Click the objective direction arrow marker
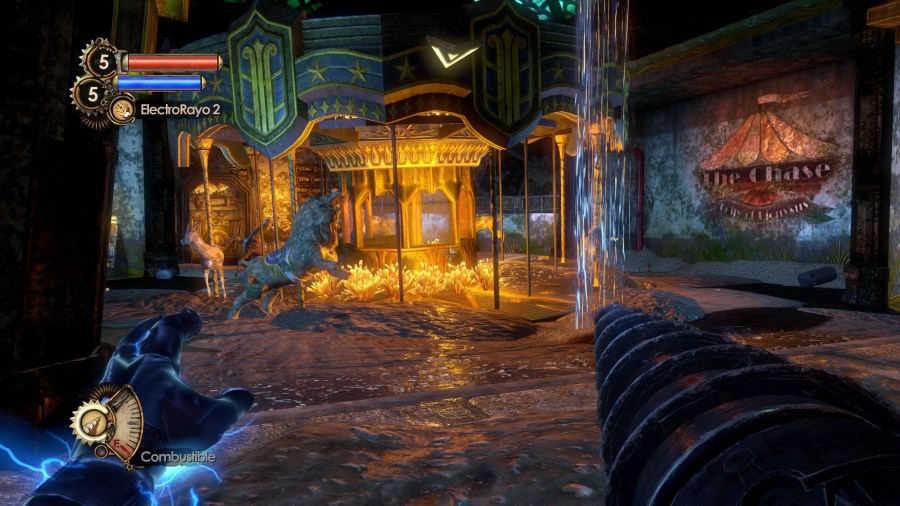Image resolution: width=900 pixels, height=506 pixels. (438, 54)
